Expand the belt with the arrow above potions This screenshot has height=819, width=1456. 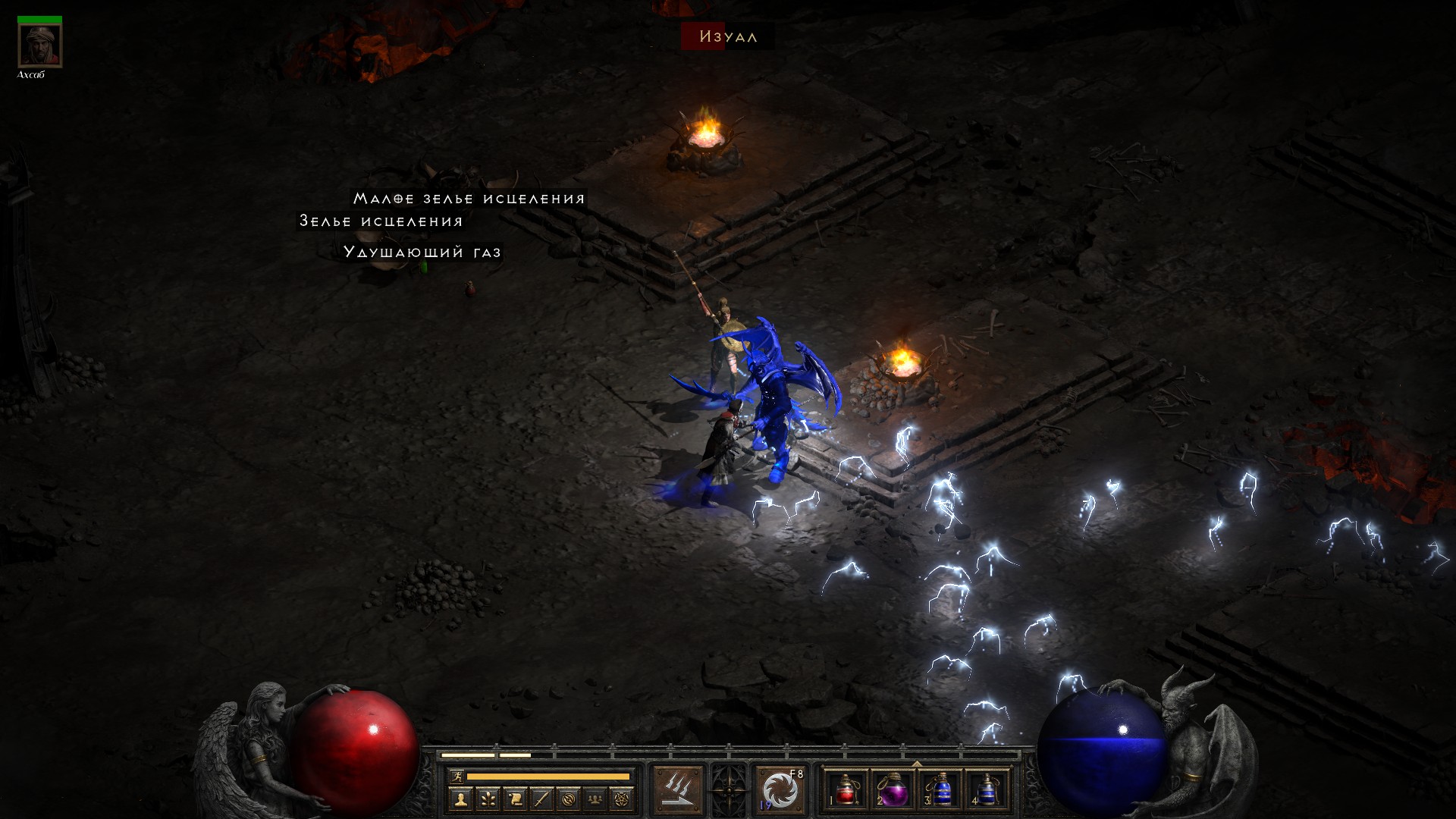[x=916, y=764]
